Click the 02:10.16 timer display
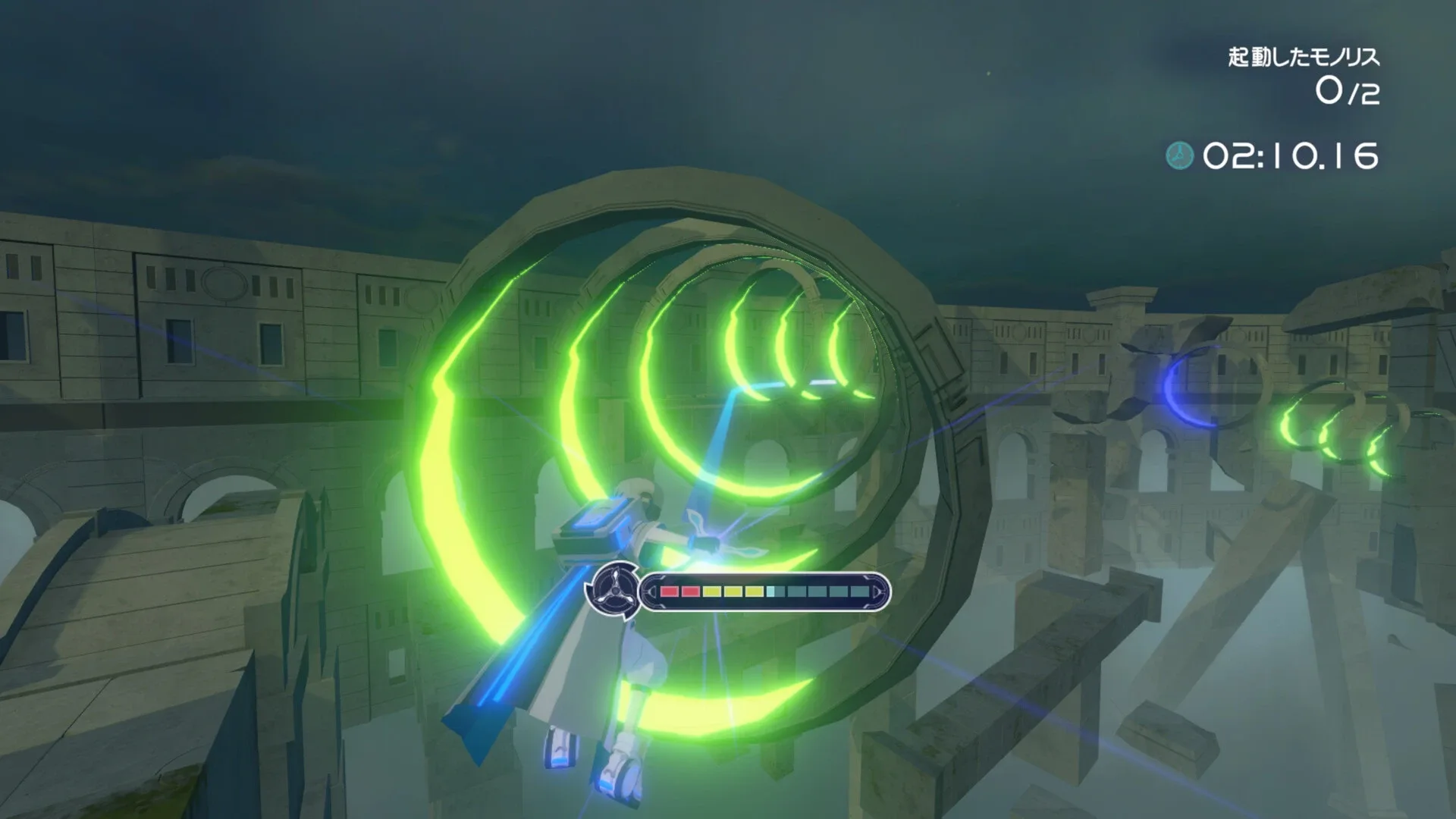 click(x=1289, y=155)
